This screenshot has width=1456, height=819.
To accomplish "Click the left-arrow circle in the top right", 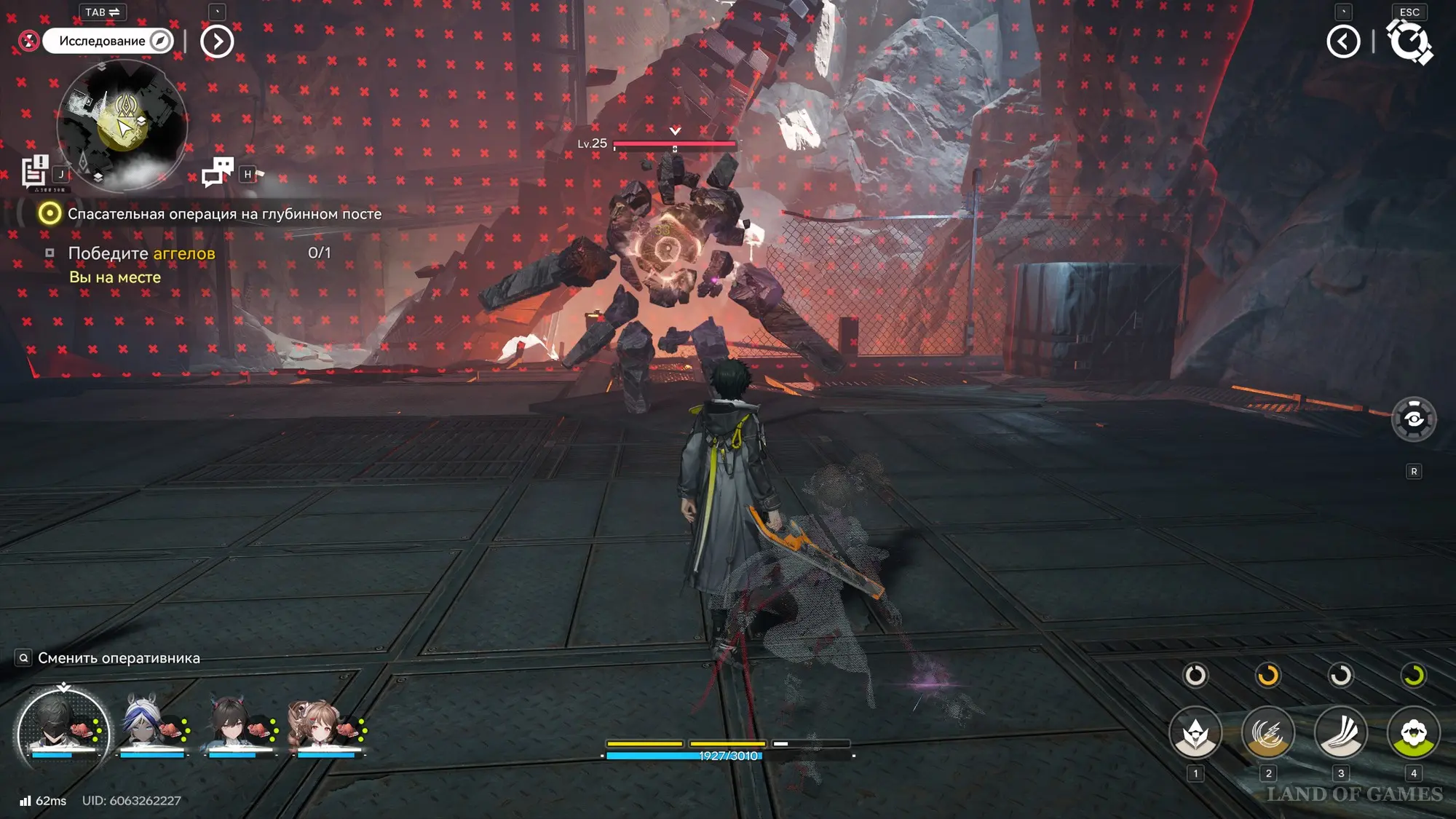I will click(x=1343, y=41).
